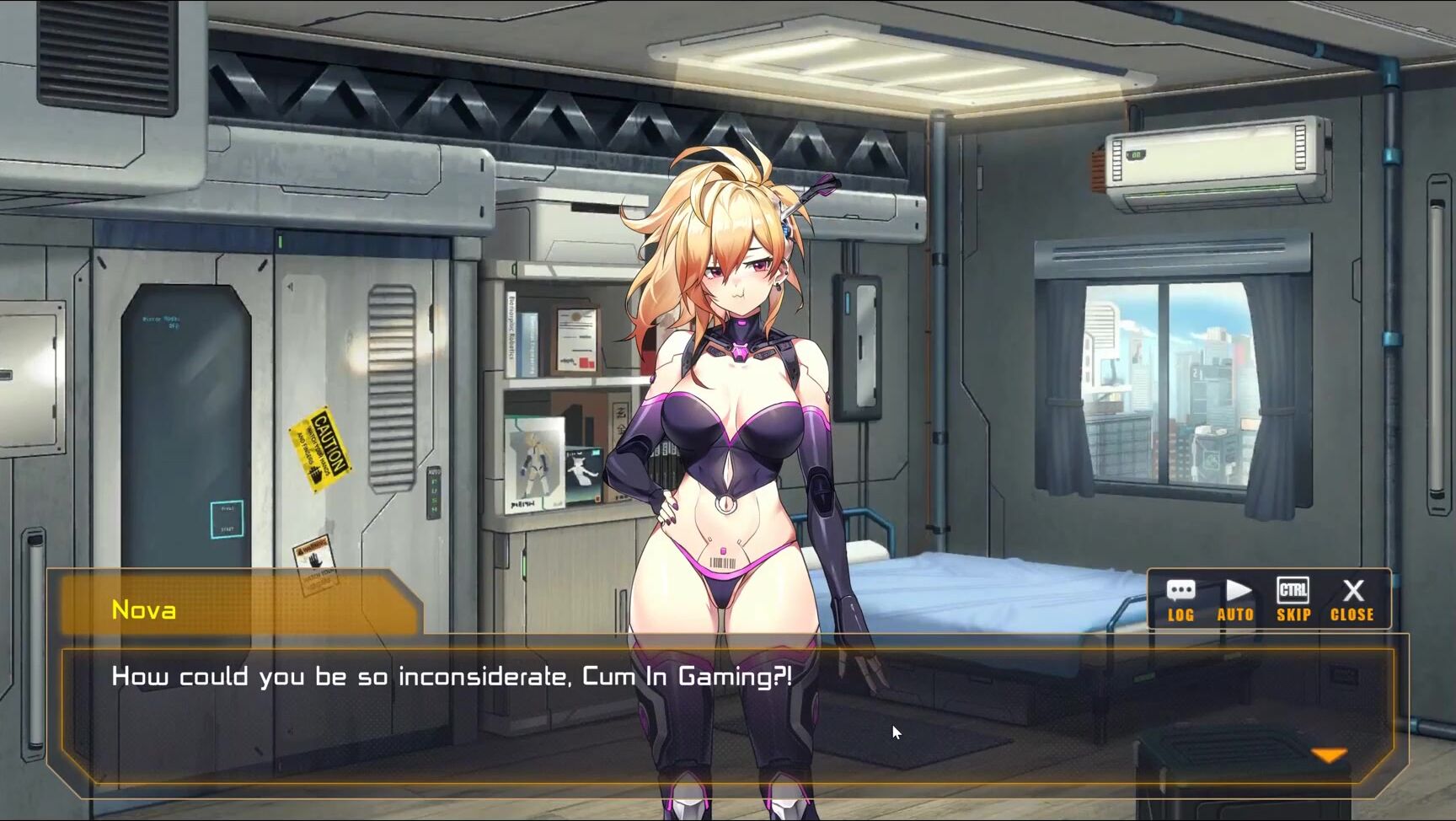Activate the SKIP button
1456x821 pixels.
(x=1293, y=600)
